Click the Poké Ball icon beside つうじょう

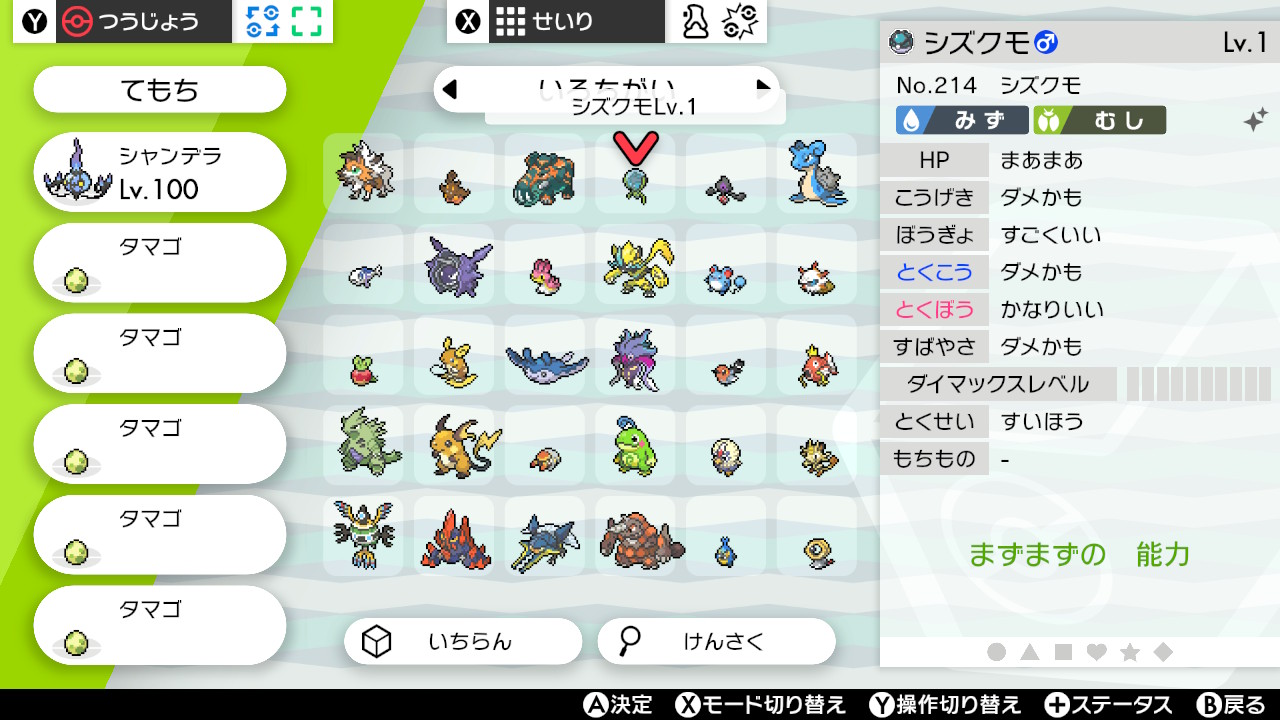pyautogui.click(x=75, y=20)
